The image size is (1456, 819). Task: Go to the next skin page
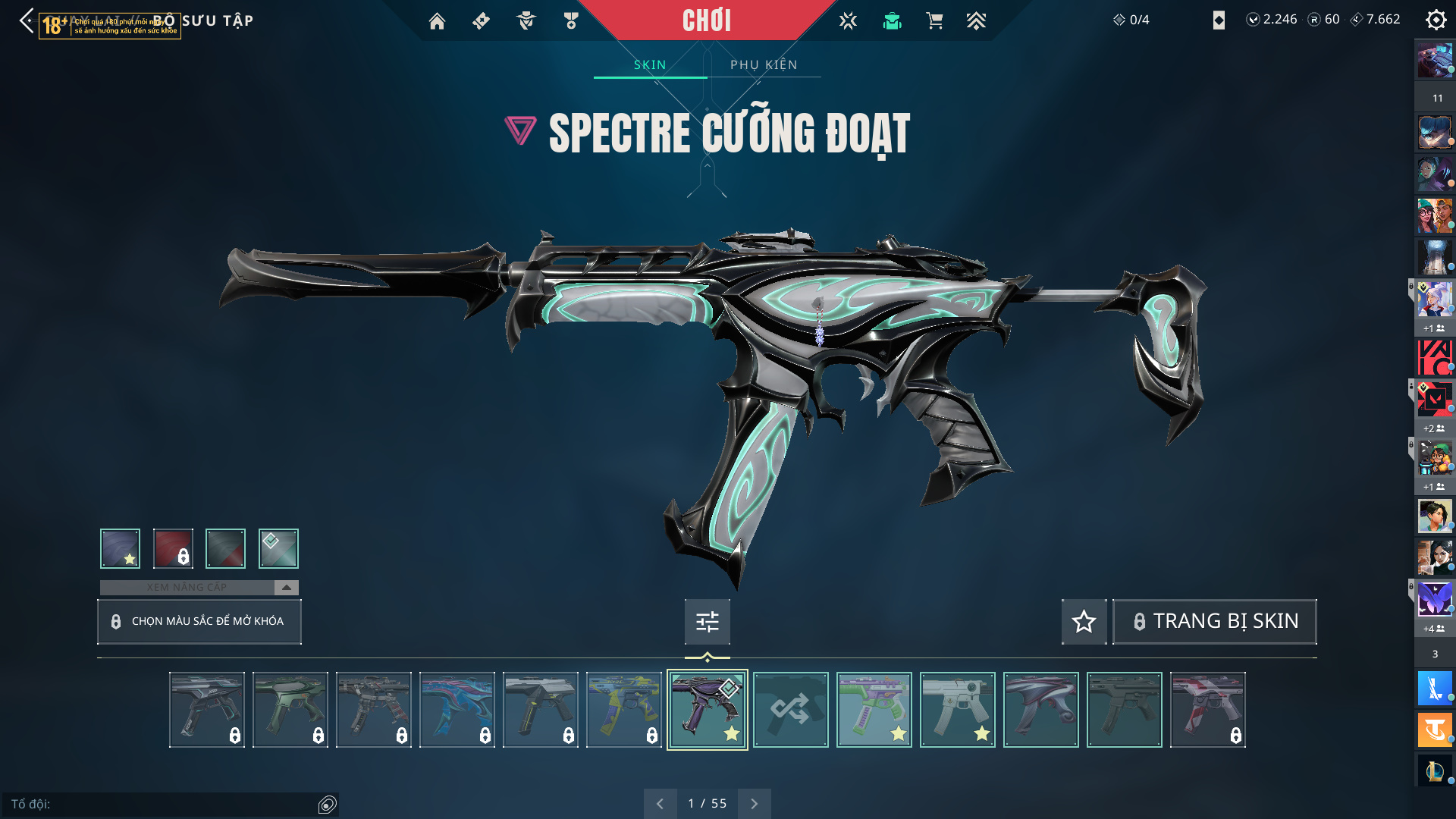coord(754,804)
